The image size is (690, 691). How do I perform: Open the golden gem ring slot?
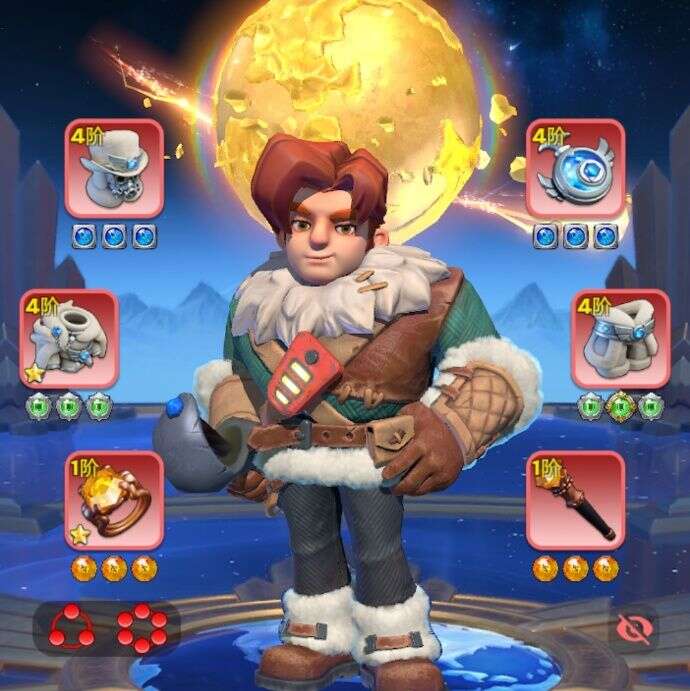(x=114, y=500)
